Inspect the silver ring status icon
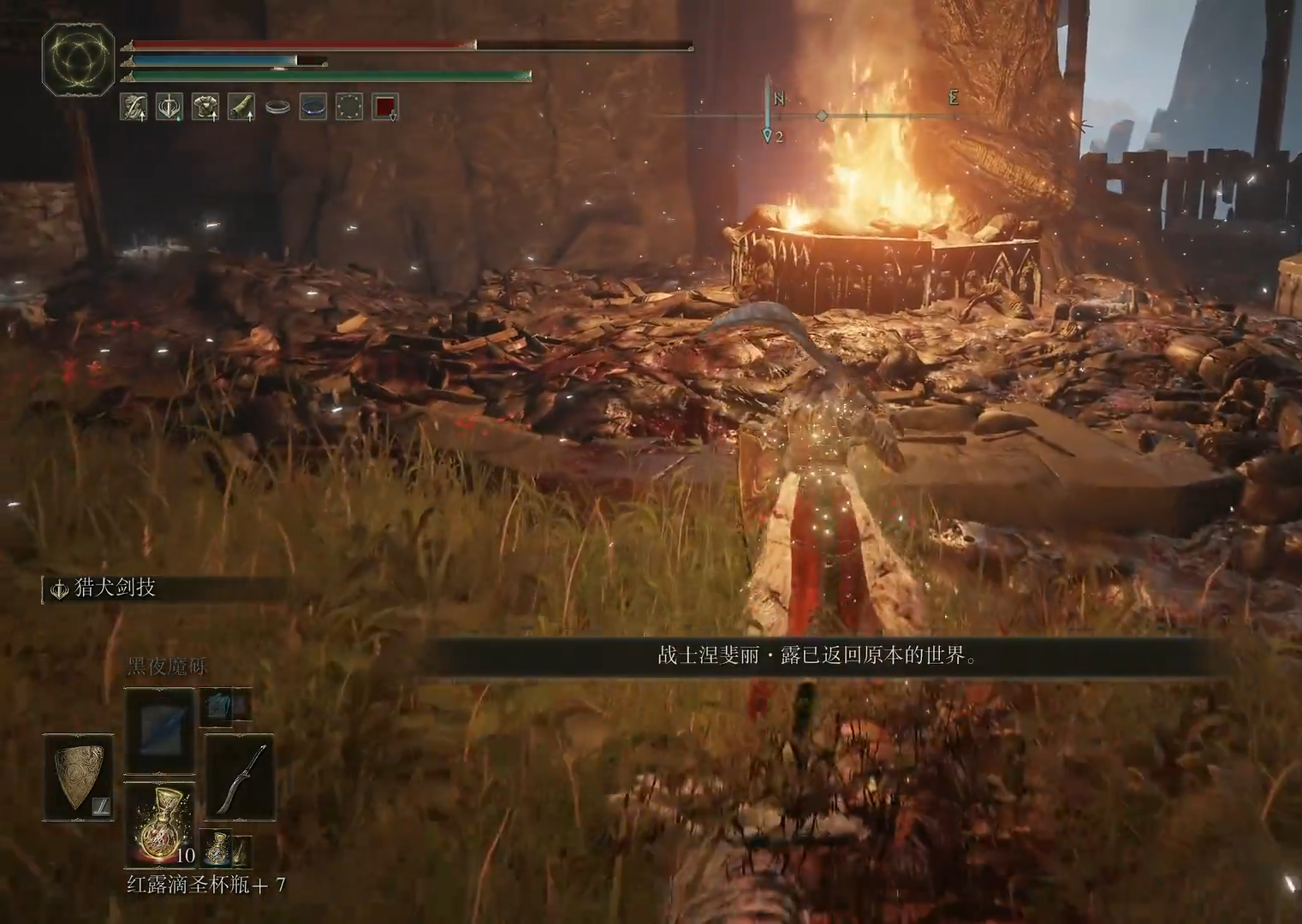1302x924 pixels. [276, 107]
